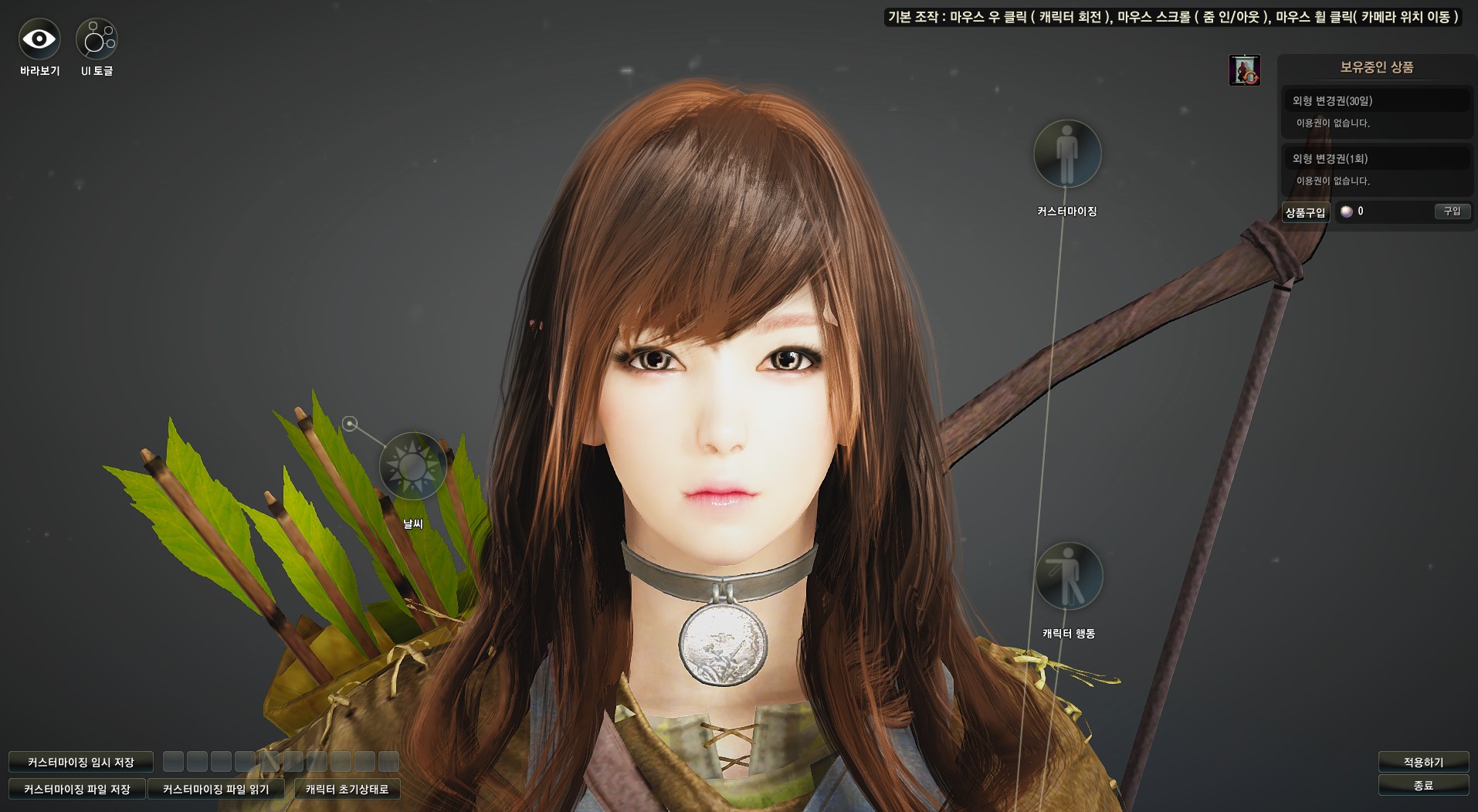This screenshot has width=1478, height=812.
Task: Open the 캐릭터 행동 pose menu
Action: (1069, 577)
